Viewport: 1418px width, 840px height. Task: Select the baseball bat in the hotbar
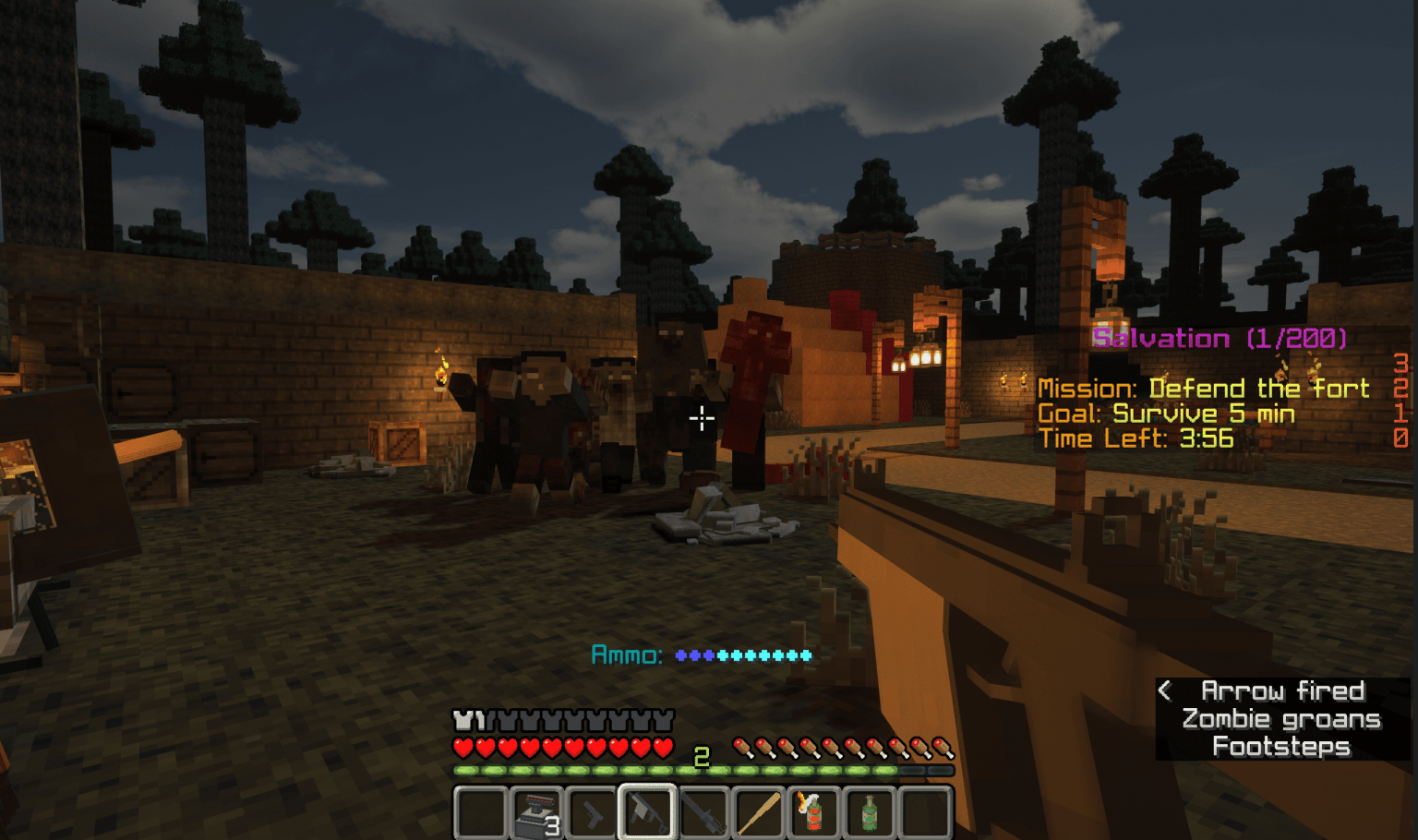tap(758, 813)
